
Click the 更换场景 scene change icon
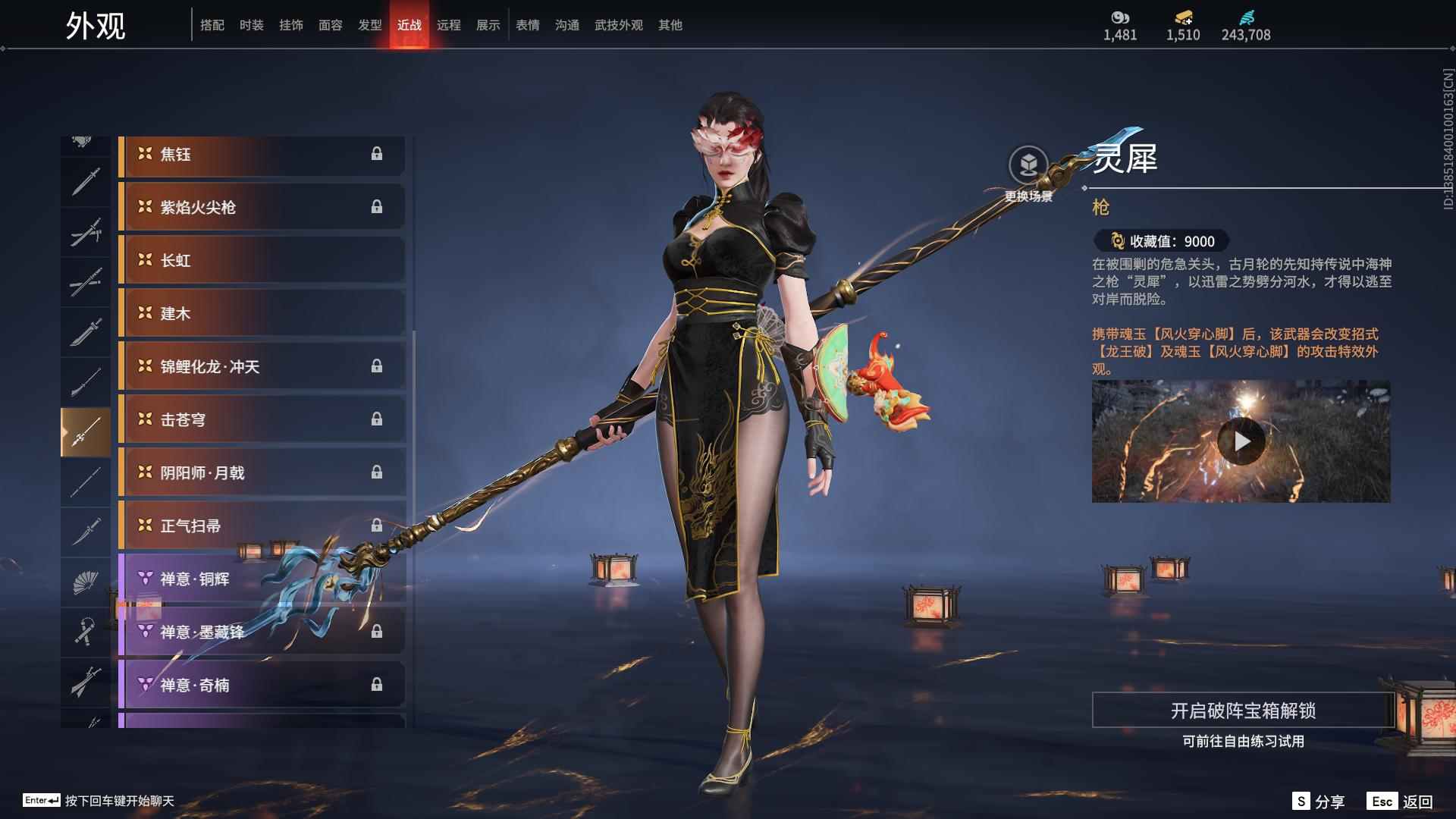1028,165
